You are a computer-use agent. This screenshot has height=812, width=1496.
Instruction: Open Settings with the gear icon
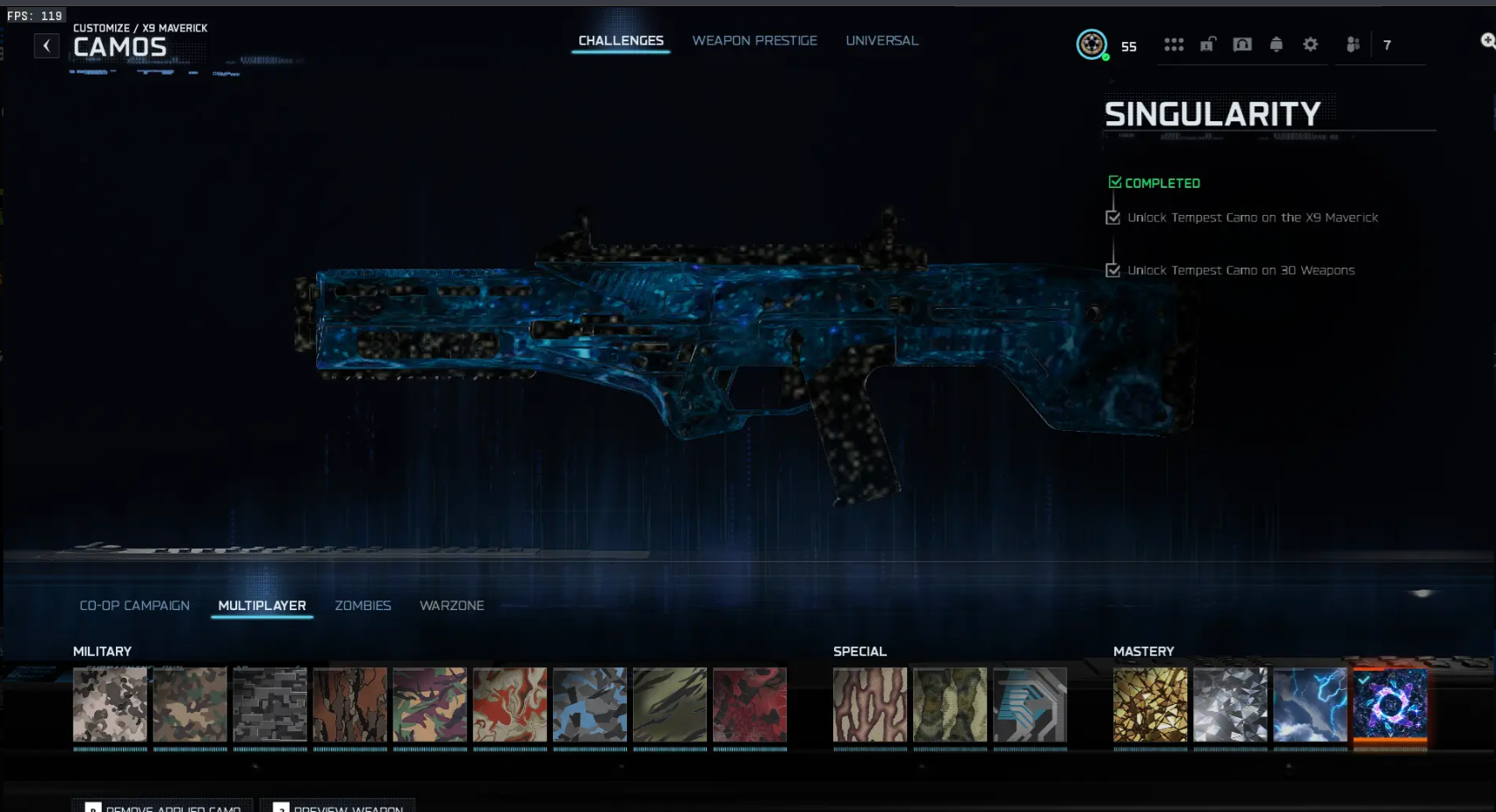tap(1310, 44)
